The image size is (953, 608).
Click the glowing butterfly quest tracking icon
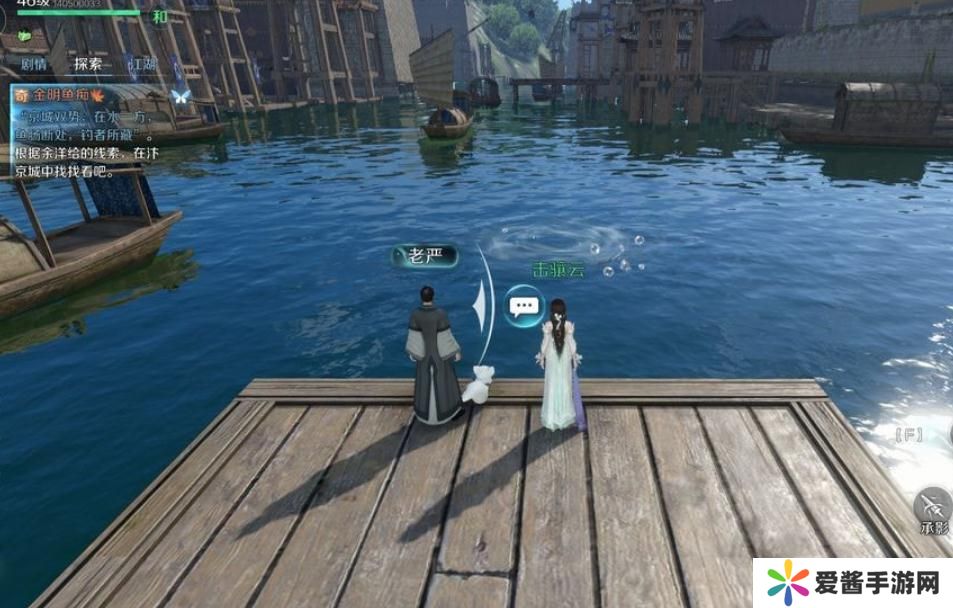pyautogui.click(x=181, y=96)
